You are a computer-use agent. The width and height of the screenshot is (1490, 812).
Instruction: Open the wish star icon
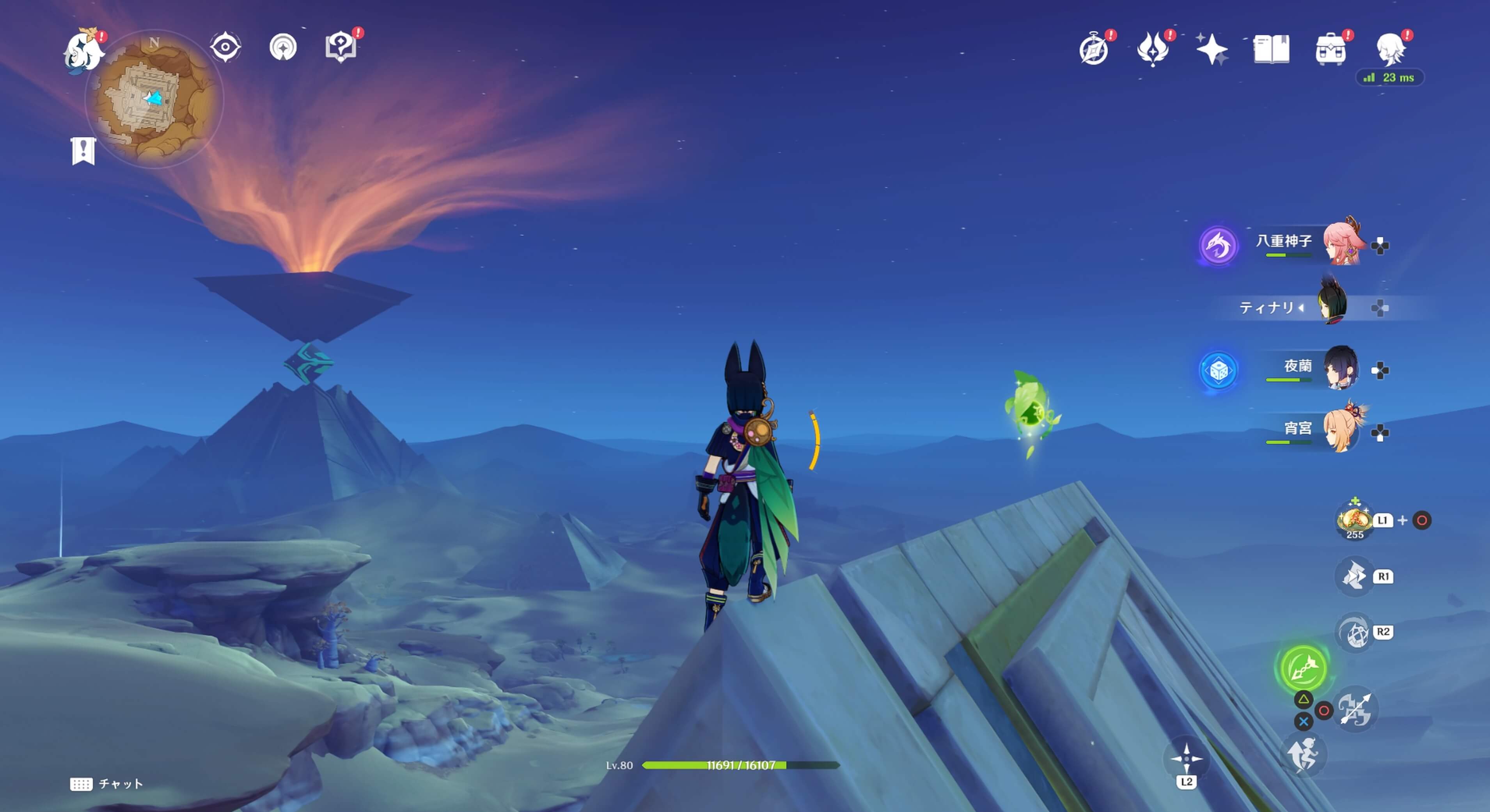(1211, 49)
